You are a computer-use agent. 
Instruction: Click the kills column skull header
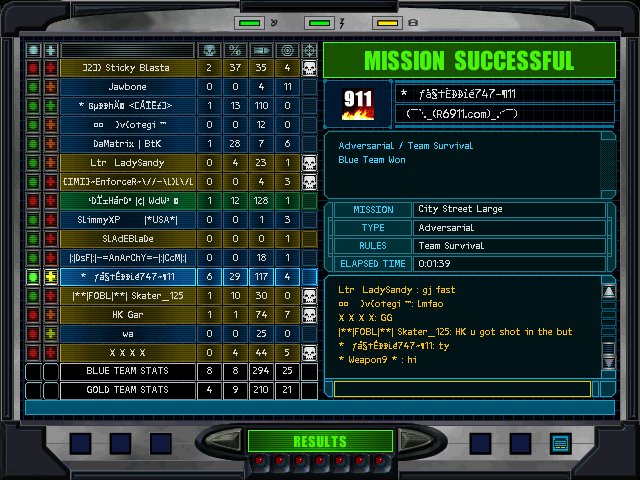click(x=209, y=49)
